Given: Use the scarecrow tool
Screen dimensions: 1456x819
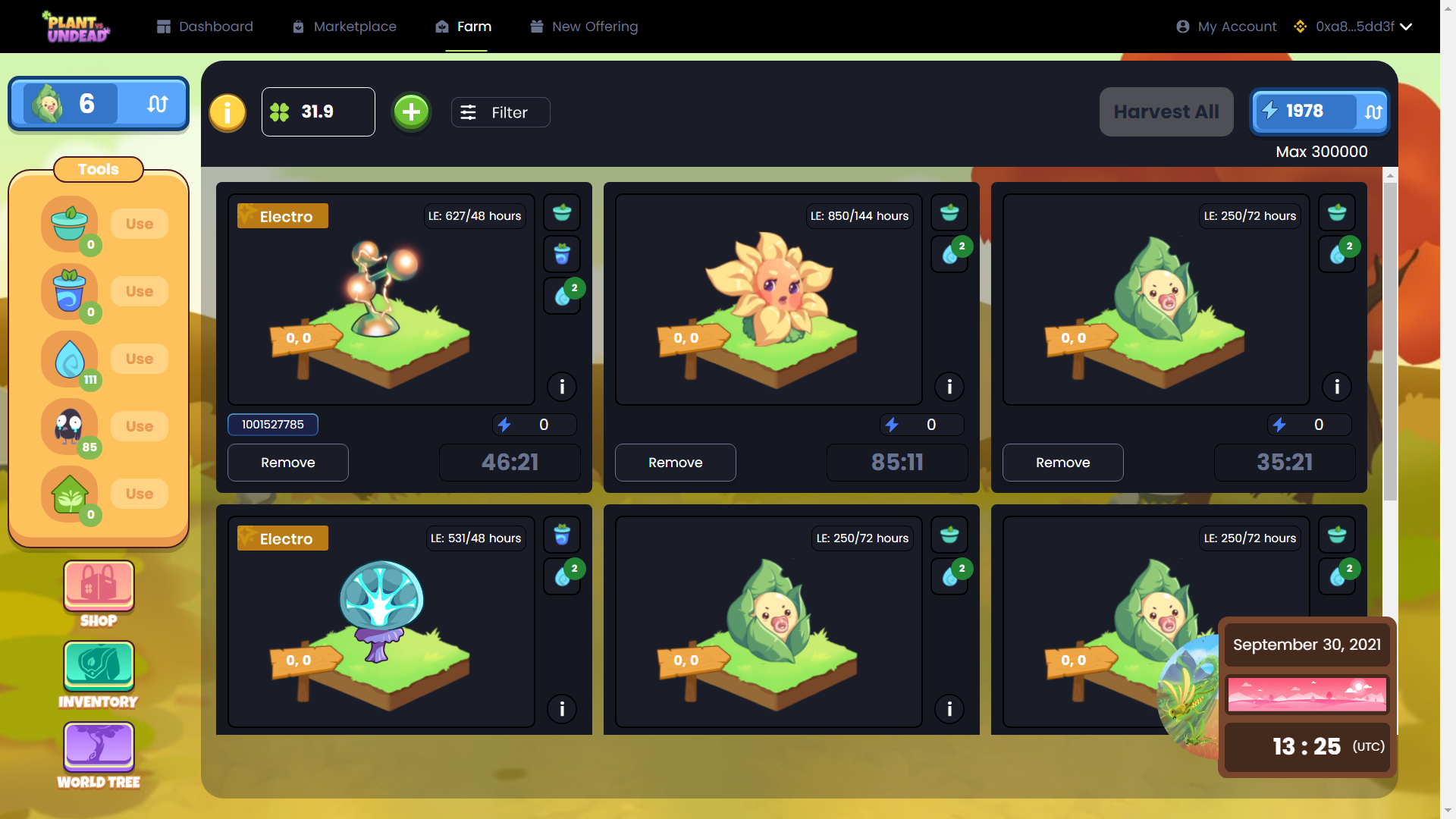Looking at the screenshot, I should coord(140,426).
